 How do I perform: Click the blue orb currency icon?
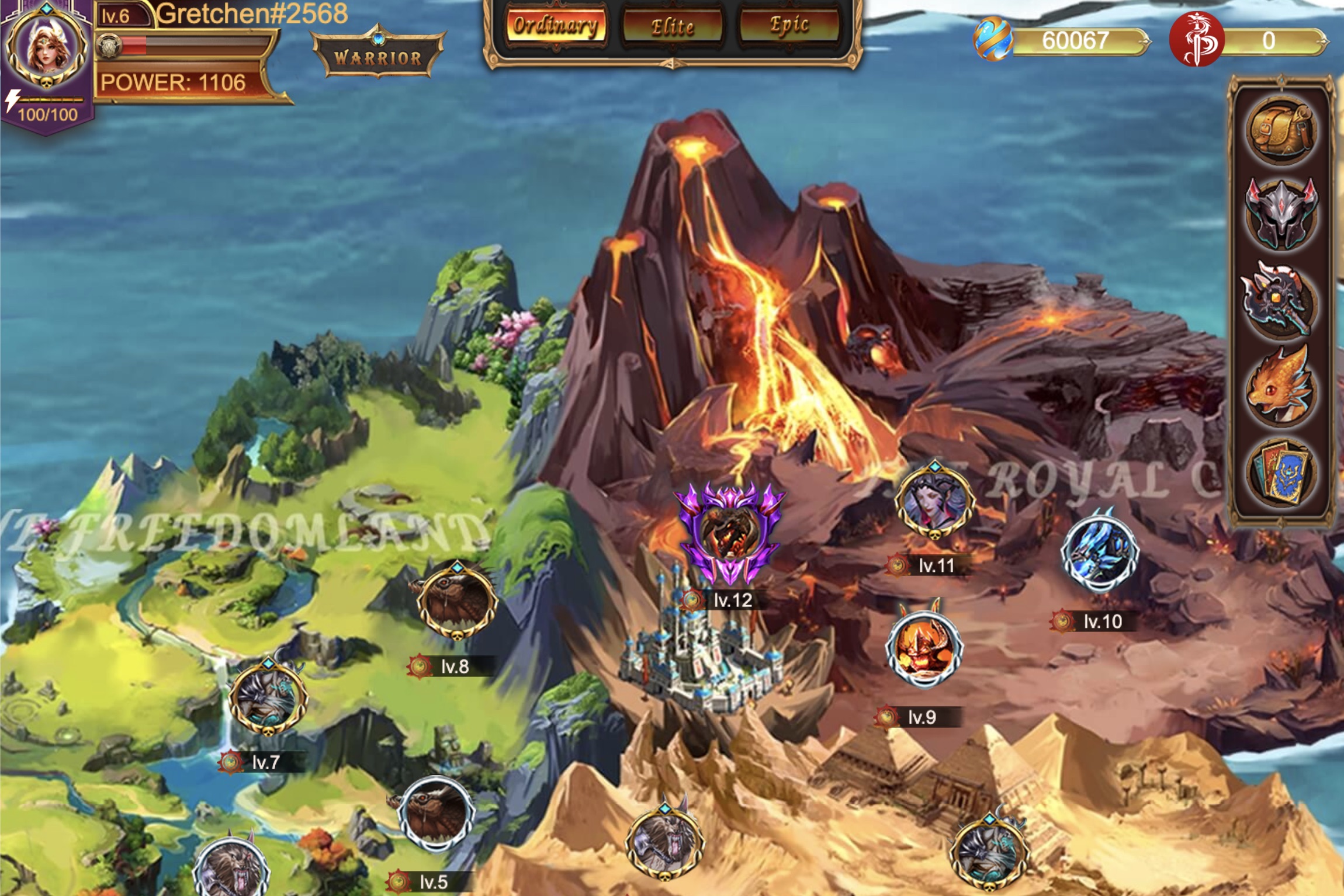992,40
